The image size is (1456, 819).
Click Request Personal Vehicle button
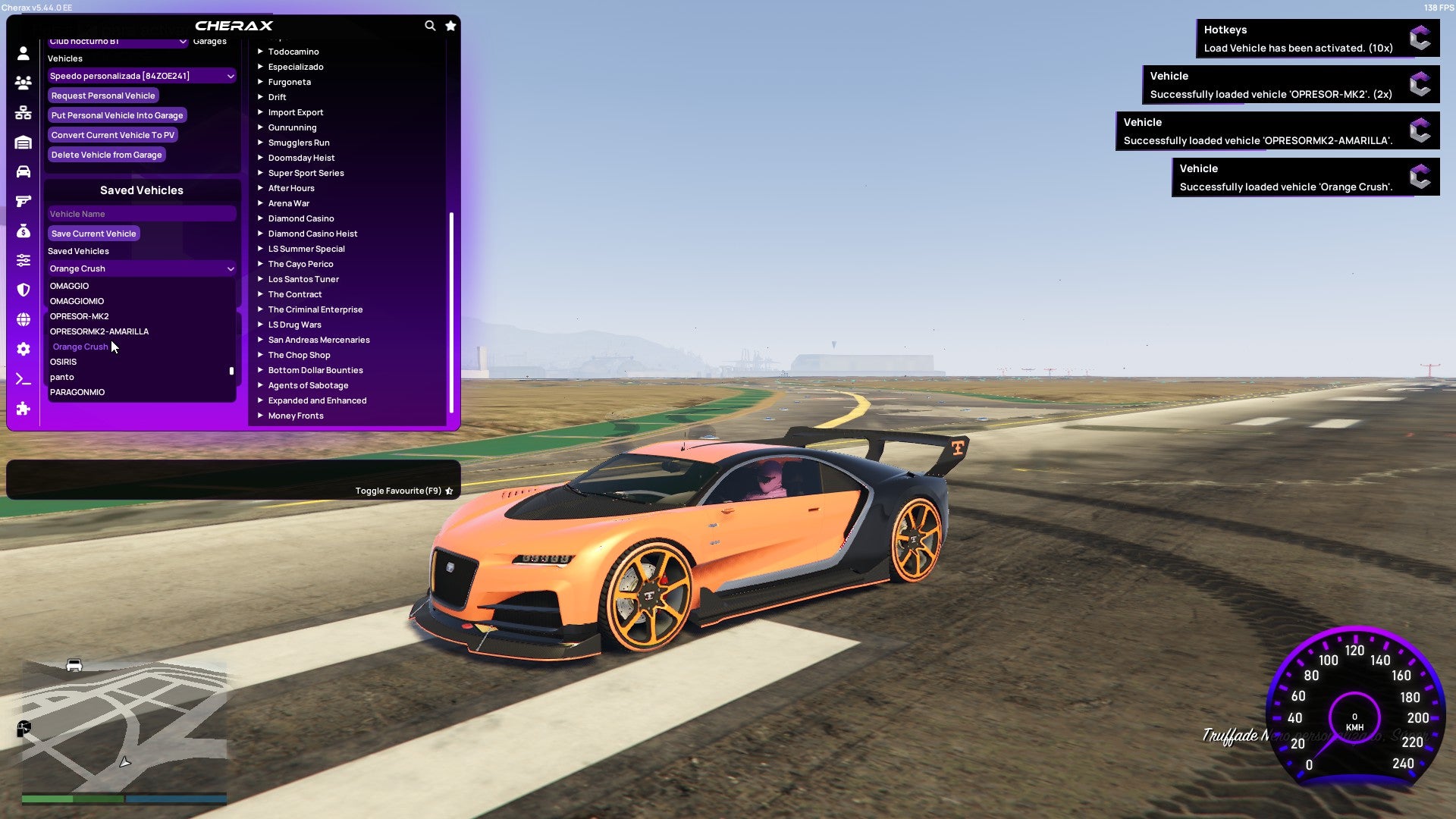tap(103, 96)
